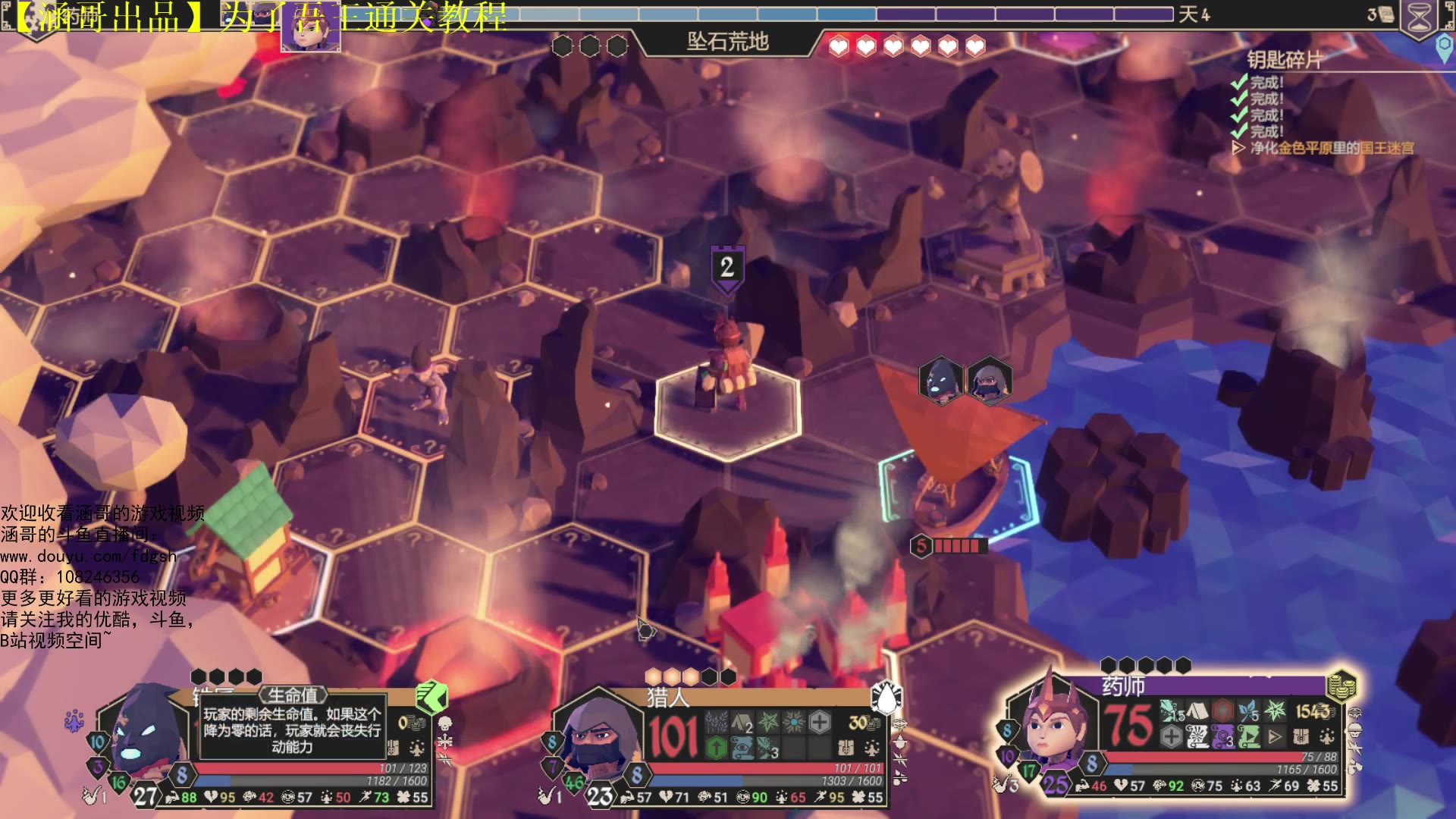Open the current quest objective about the king's maze
This screenshot has height=819, width=1456.
pos(1331,148)
